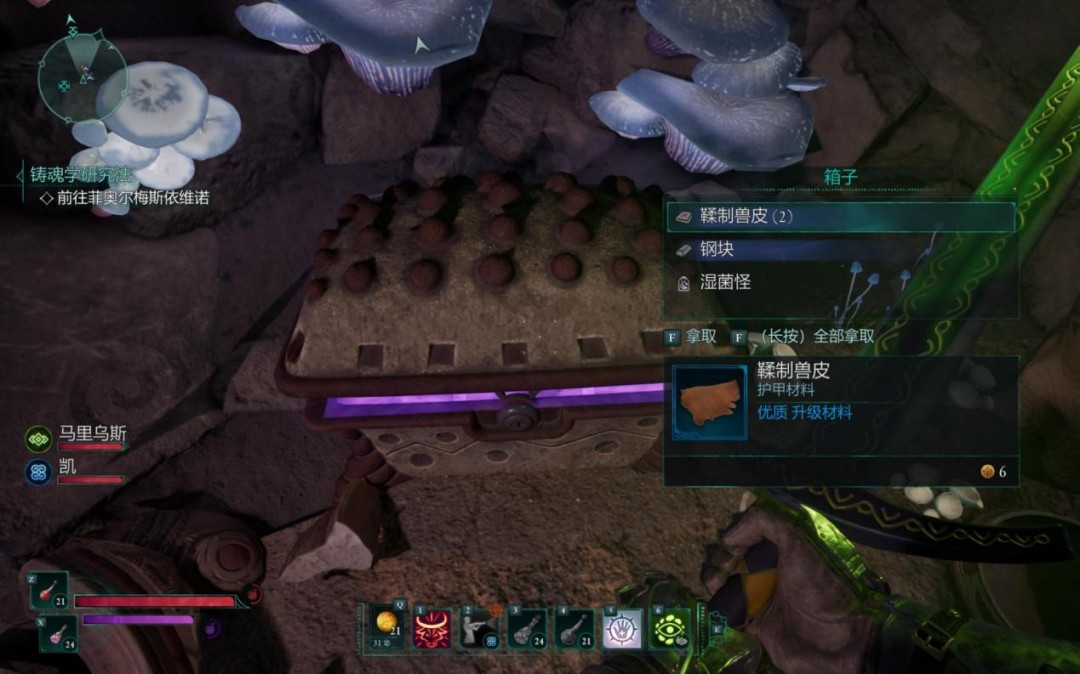Choose the 湿菌怪 item in the chest list
The width and height of the screenshot is (1080, 674).
pos(840,283)
